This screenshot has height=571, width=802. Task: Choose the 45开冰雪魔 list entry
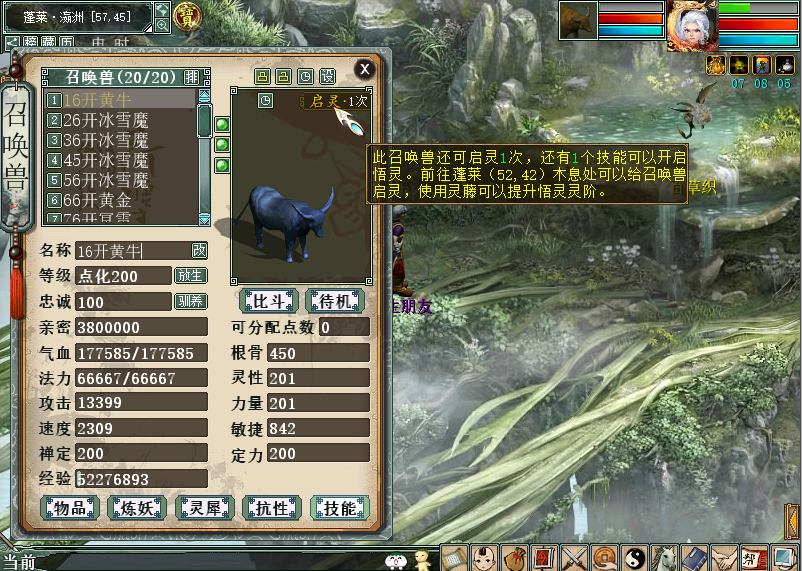105,160
